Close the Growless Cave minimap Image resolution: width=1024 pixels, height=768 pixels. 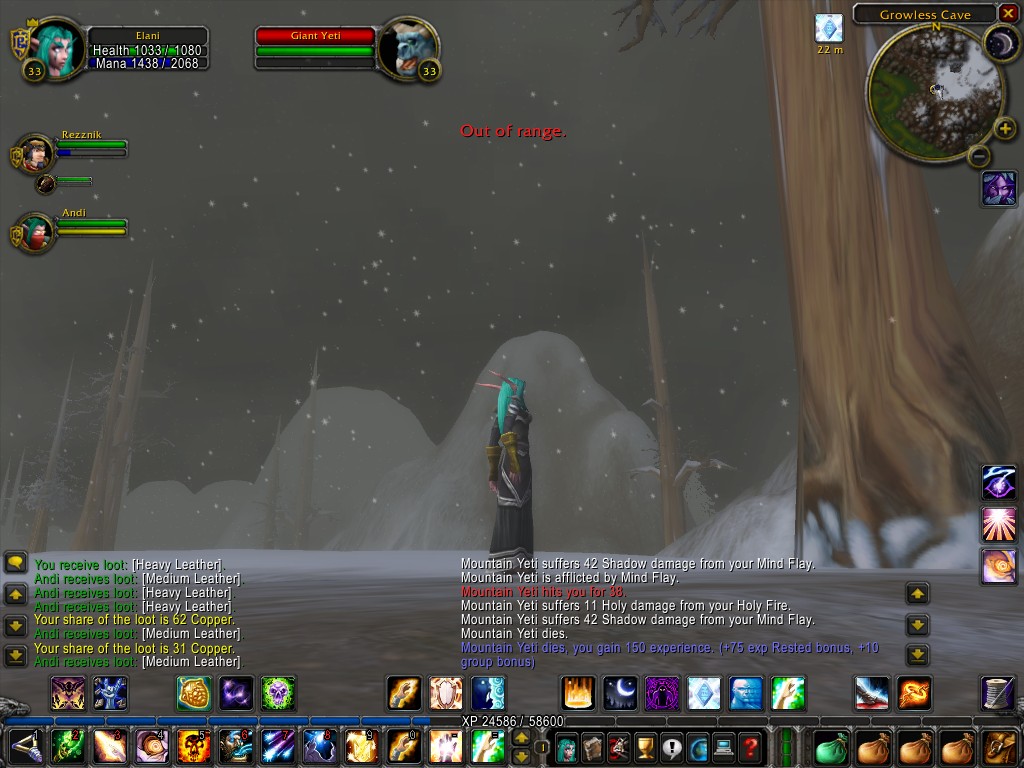pyautogui.click(x=1009, y=14)
